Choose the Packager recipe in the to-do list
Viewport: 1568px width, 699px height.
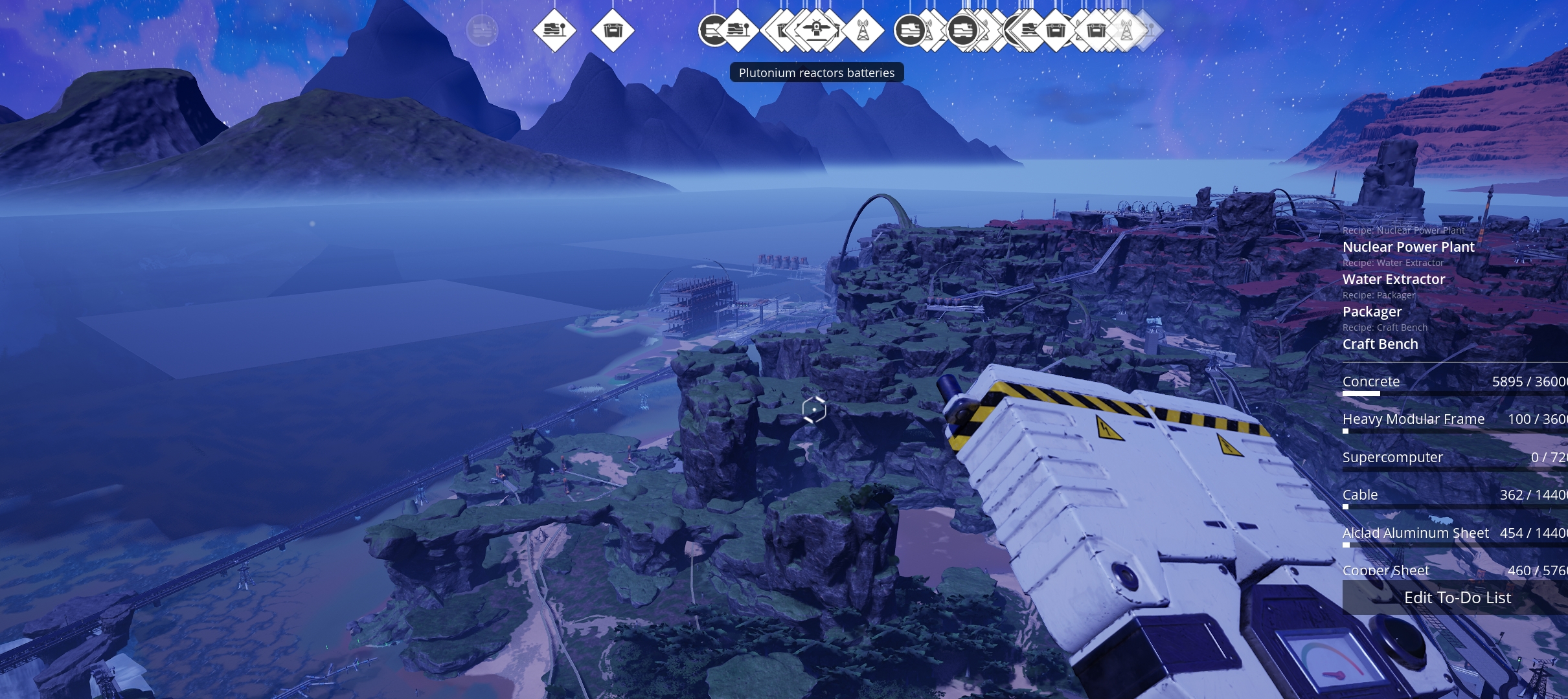point(1372,311)
